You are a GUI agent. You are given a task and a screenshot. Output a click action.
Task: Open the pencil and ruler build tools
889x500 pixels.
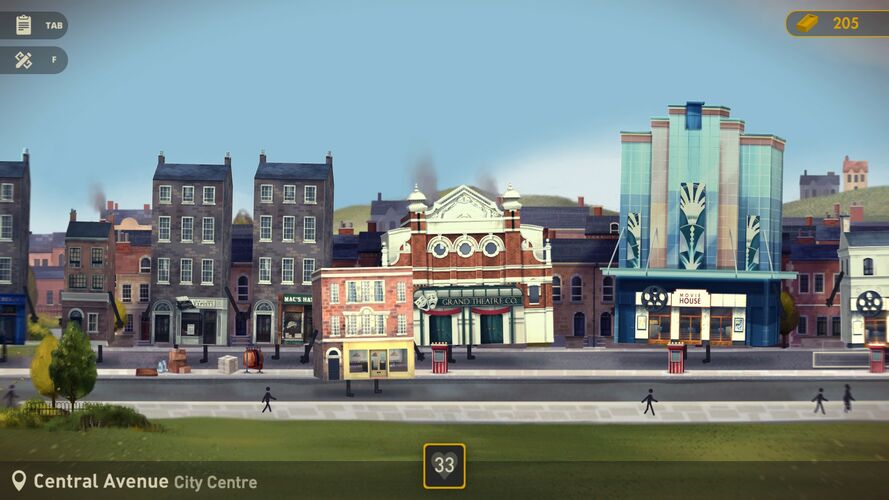[24, 60]
